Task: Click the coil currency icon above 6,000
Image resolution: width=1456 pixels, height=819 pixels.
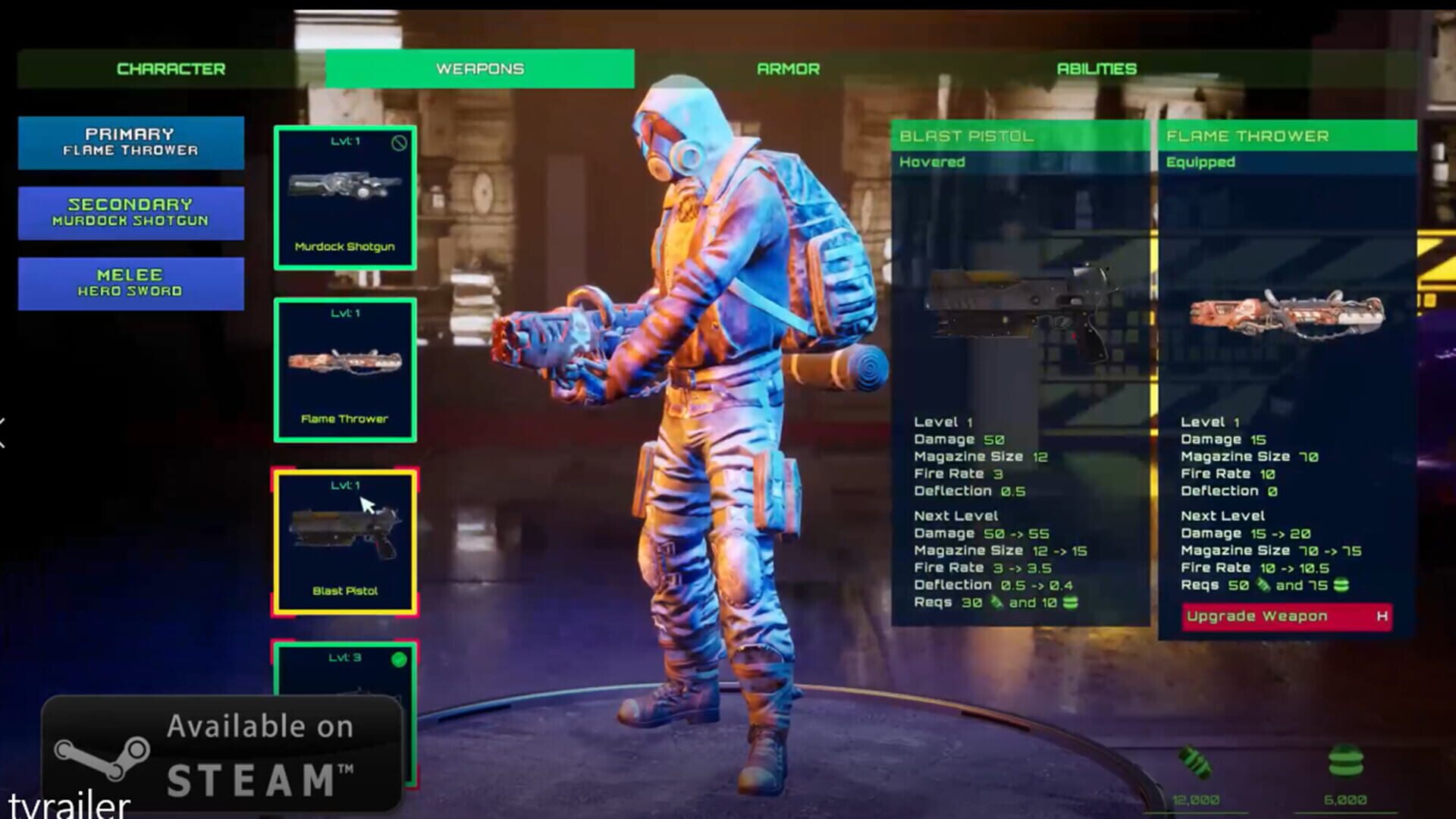Action: (x=1346, y=758)
